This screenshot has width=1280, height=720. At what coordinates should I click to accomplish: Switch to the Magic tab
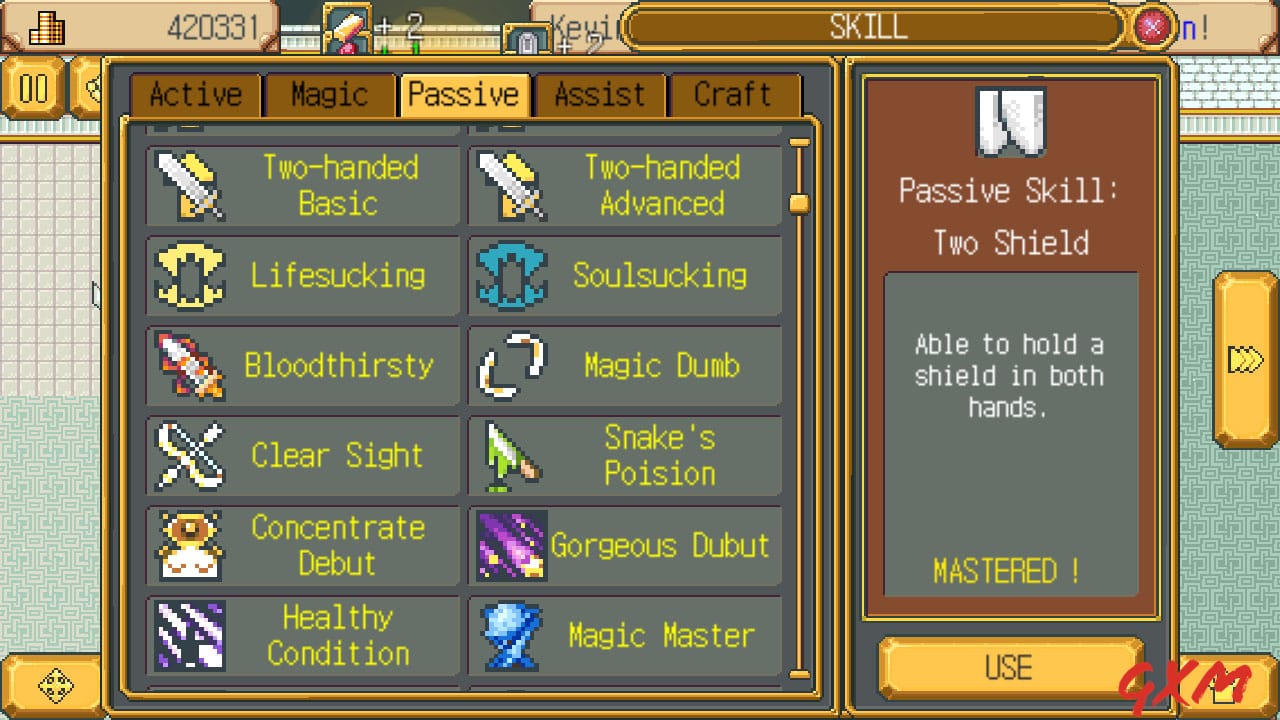click(329, 95)
